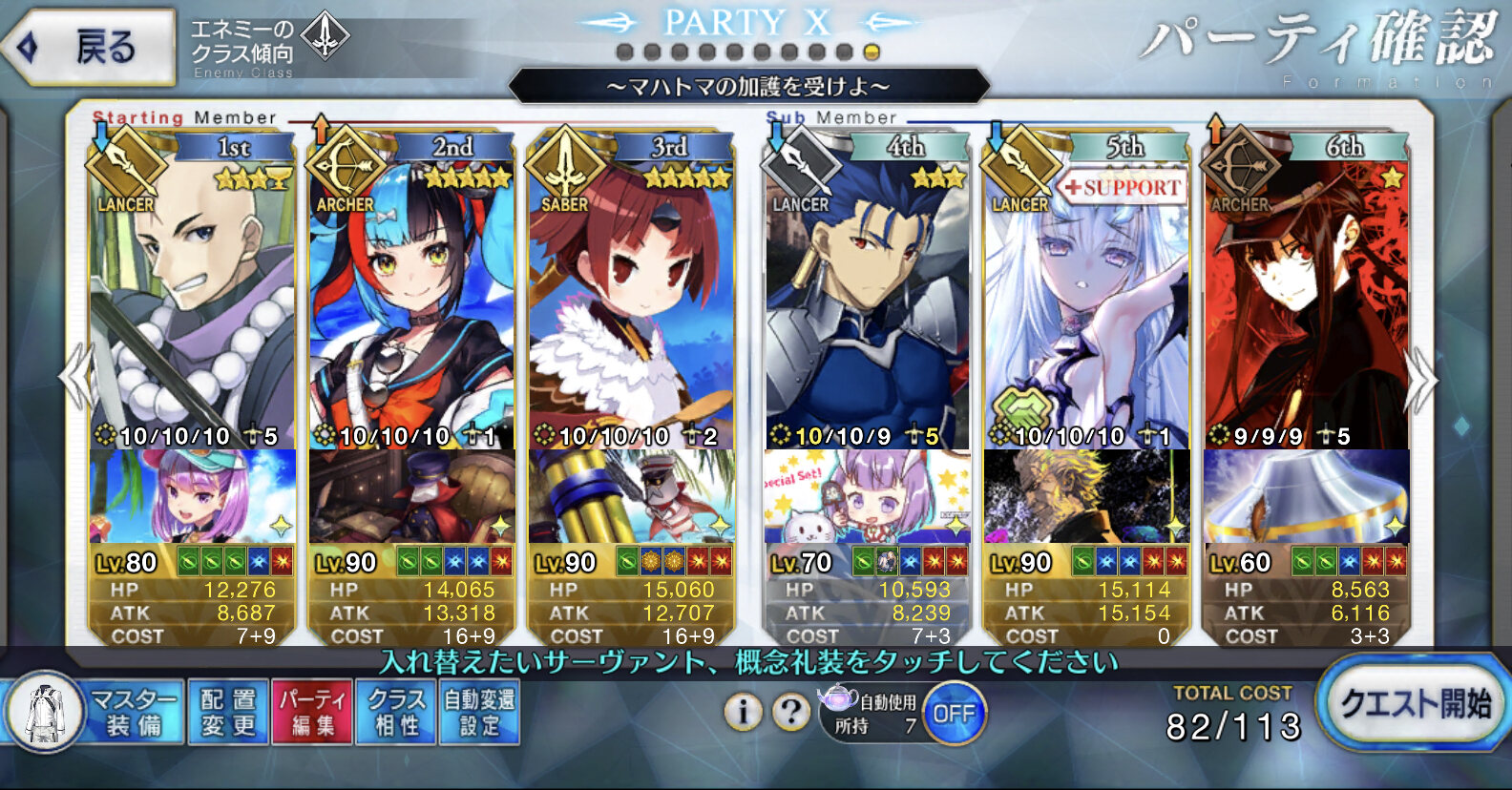1512x790 pixels.
Task: Change the 1st member's craft essence
Action: [x=192, y=496]
